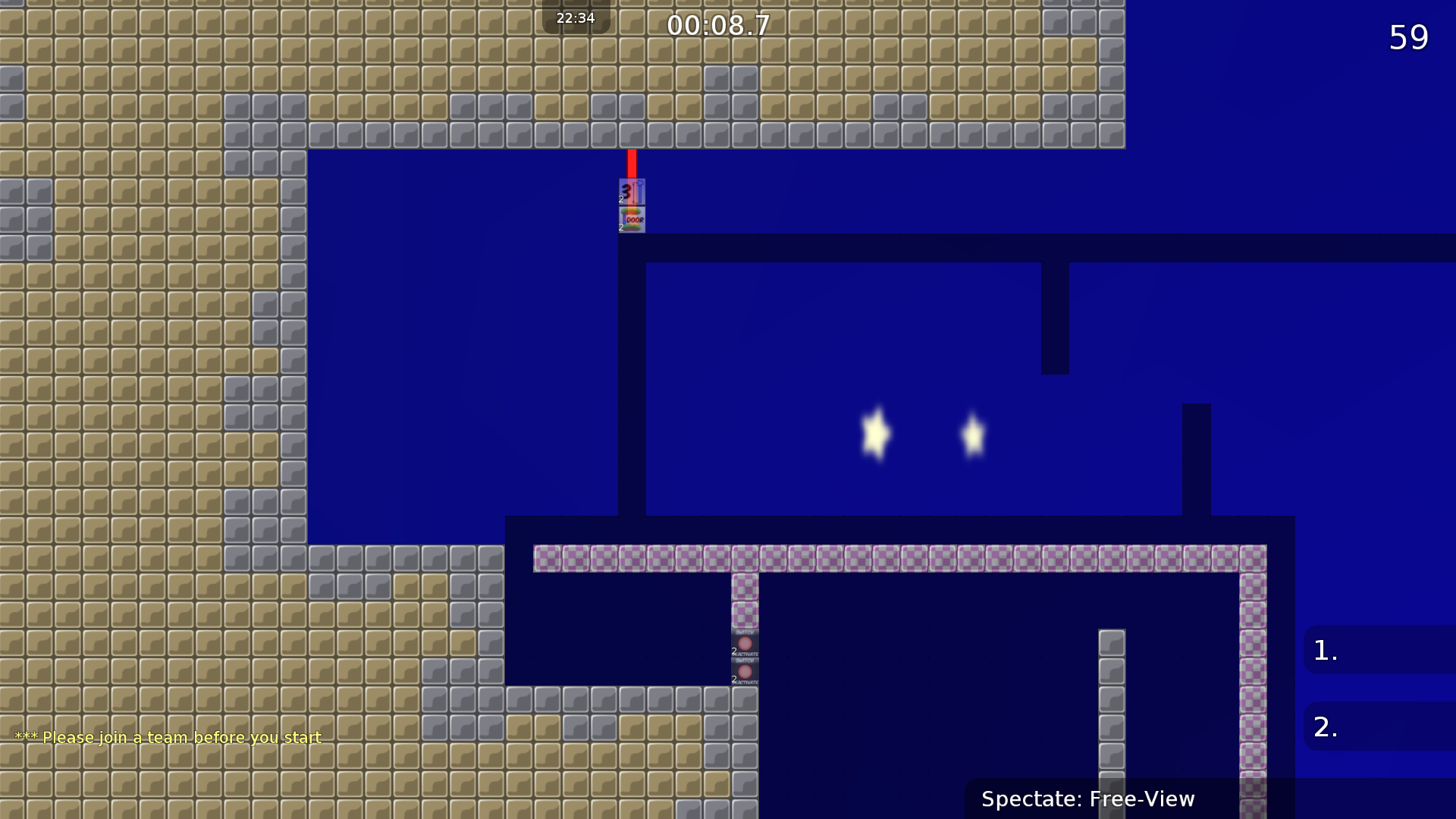Image resolution: width=1456 pixels, height=819 pixels.
Task: Select the DOOR tile below the red laser
Action: [x=632, y=218]
